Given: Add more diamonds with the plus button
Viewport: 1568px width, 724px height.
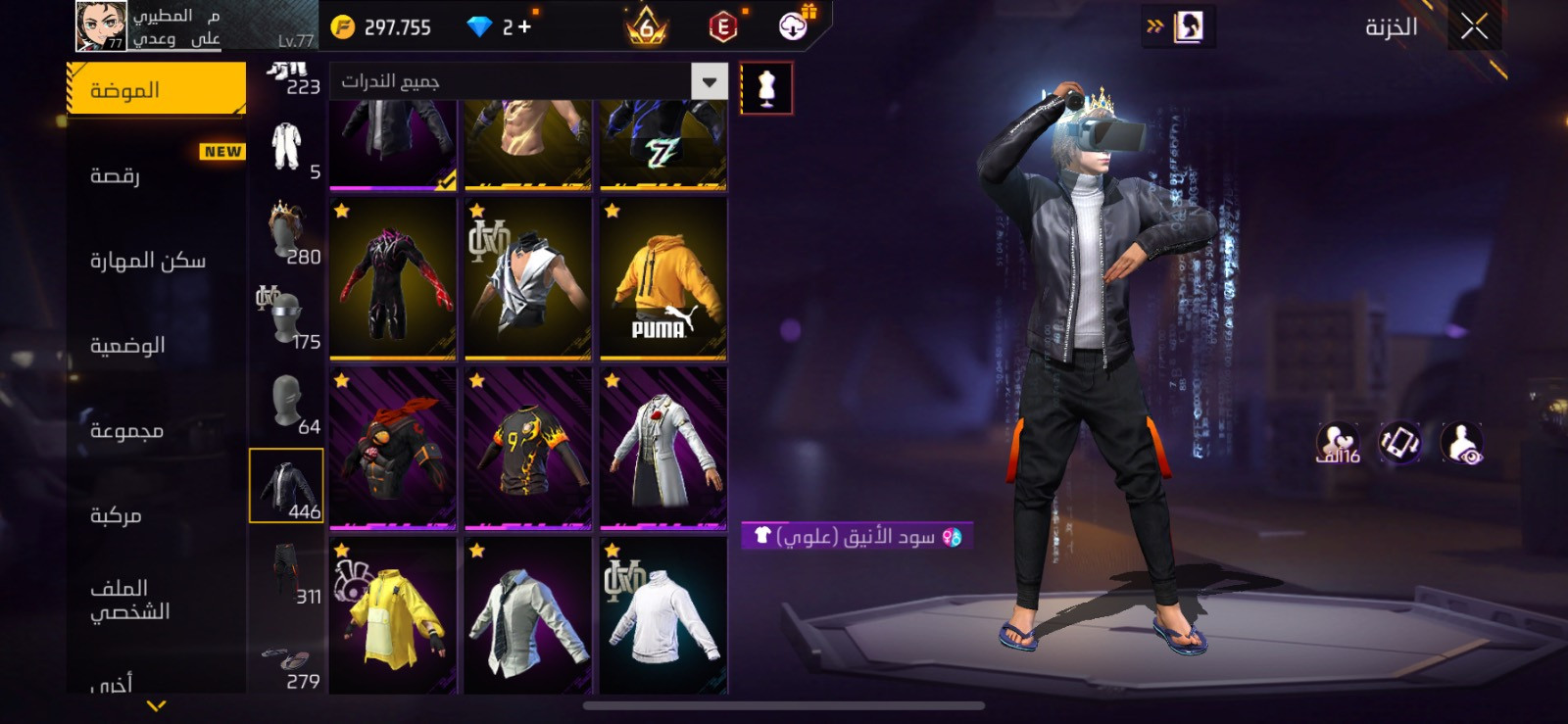Looking at the screenshot, I should point(525,27).
